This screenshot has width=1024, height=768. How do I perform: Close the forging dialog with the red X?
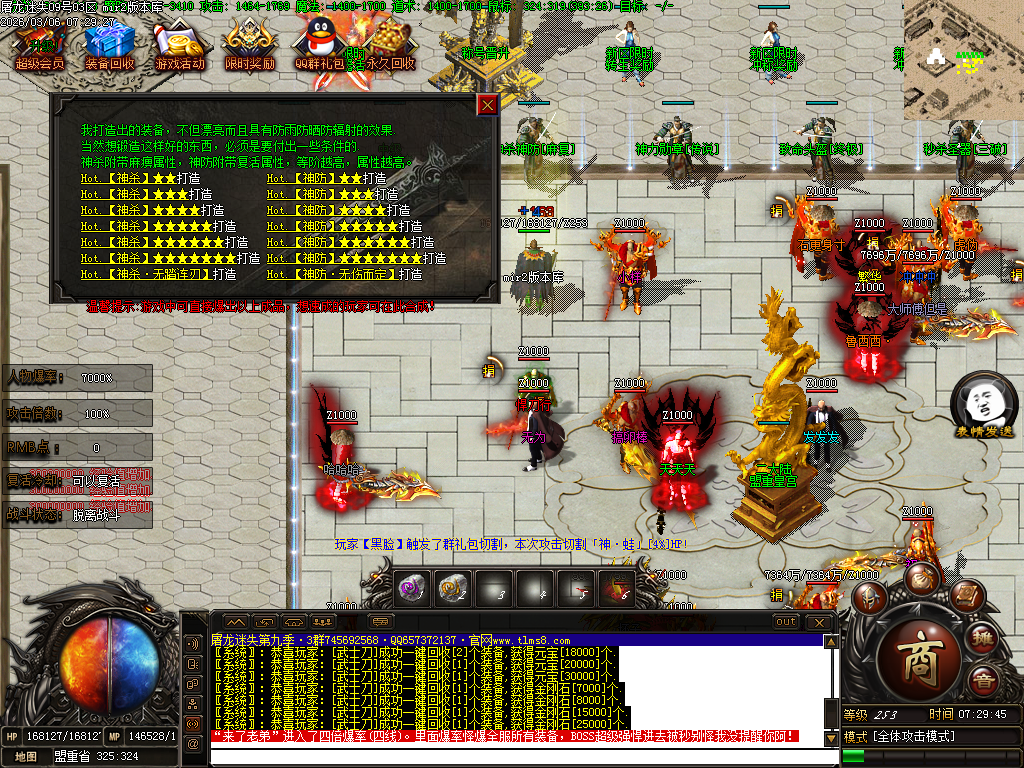coord(487,105)
